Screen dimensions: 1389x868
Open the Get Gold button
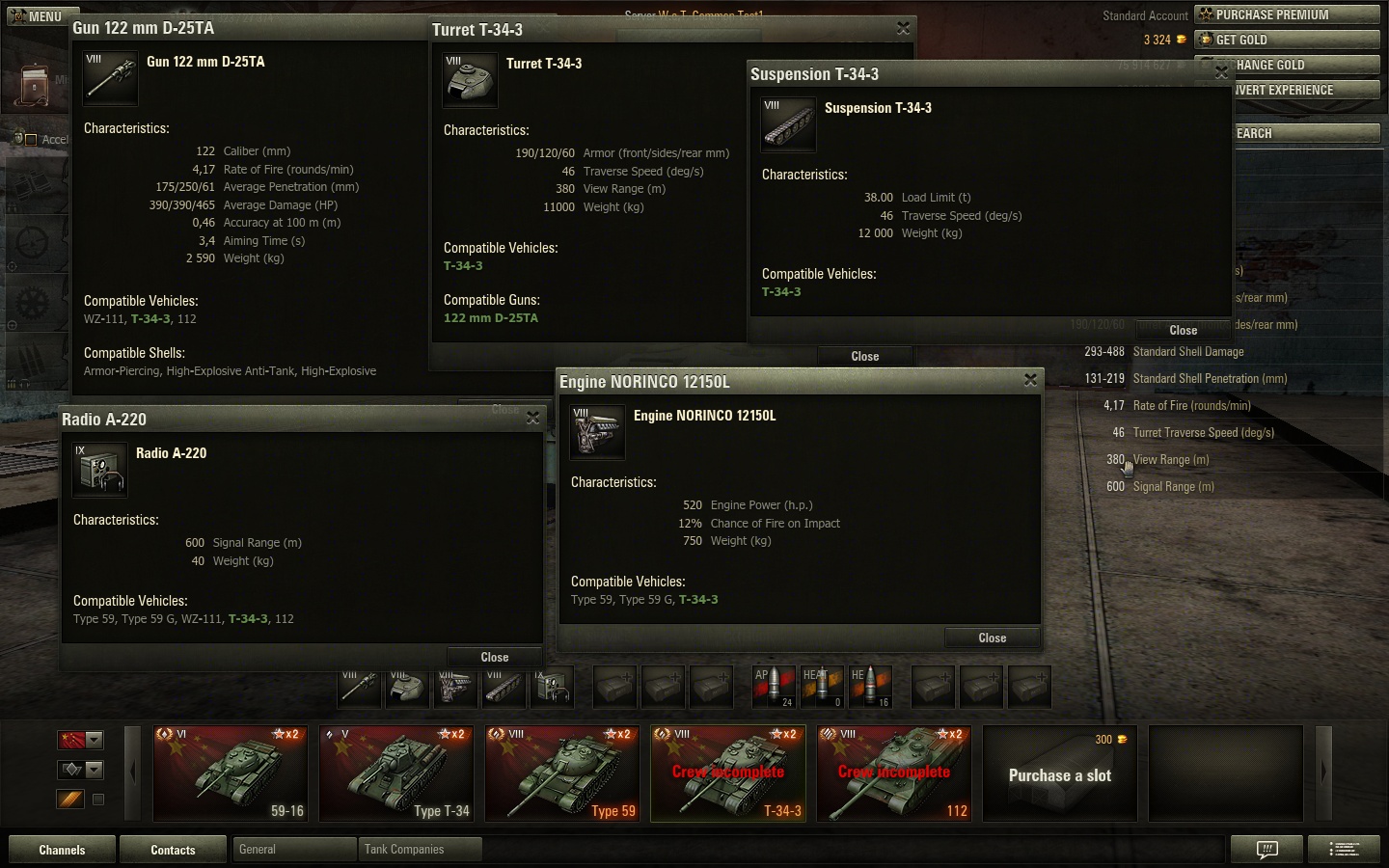[x=1287, y=40]
